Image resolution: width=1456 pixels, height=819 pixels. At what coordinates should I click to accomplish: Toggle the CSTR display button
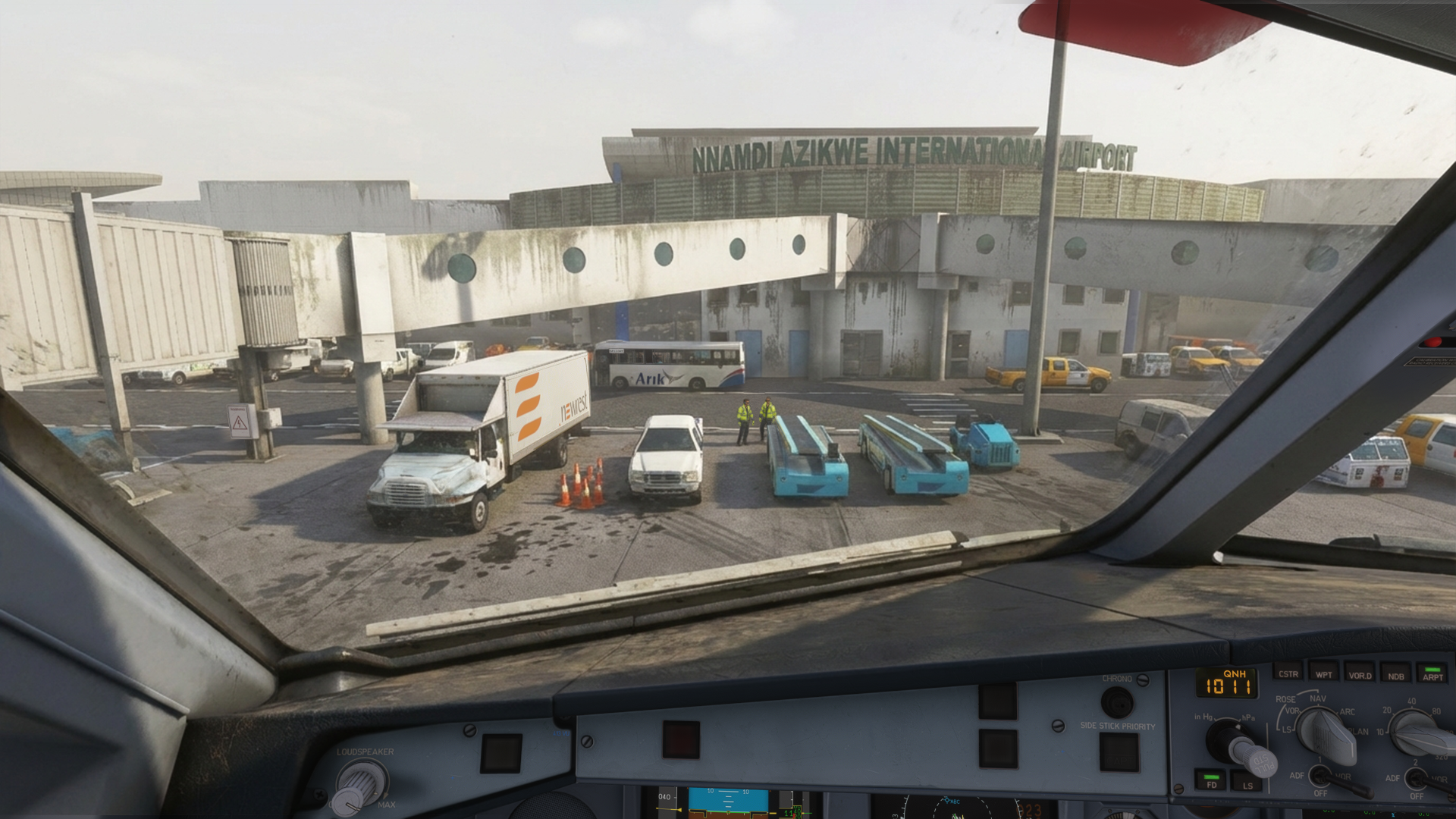1288,673
